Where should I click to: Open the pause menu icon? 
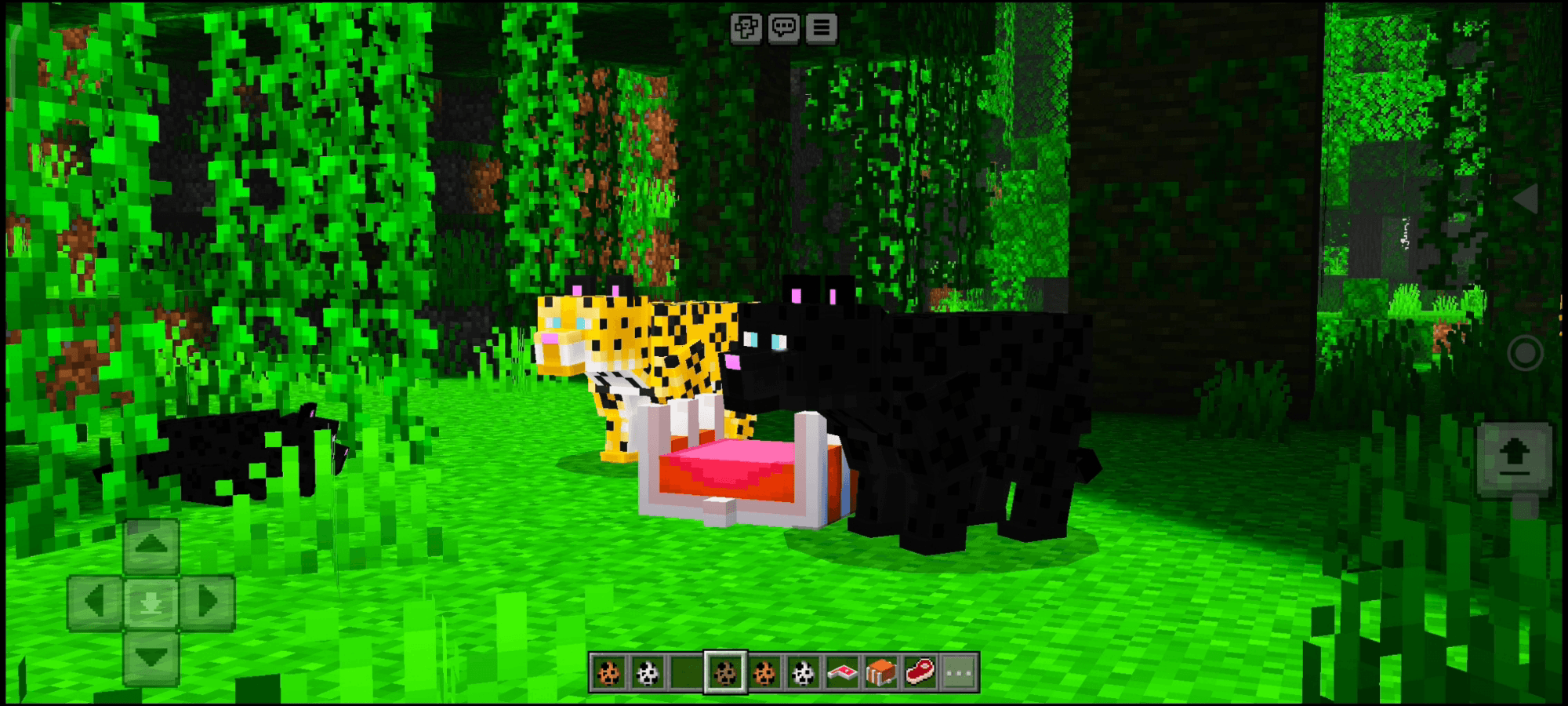(x=820, y=27)
